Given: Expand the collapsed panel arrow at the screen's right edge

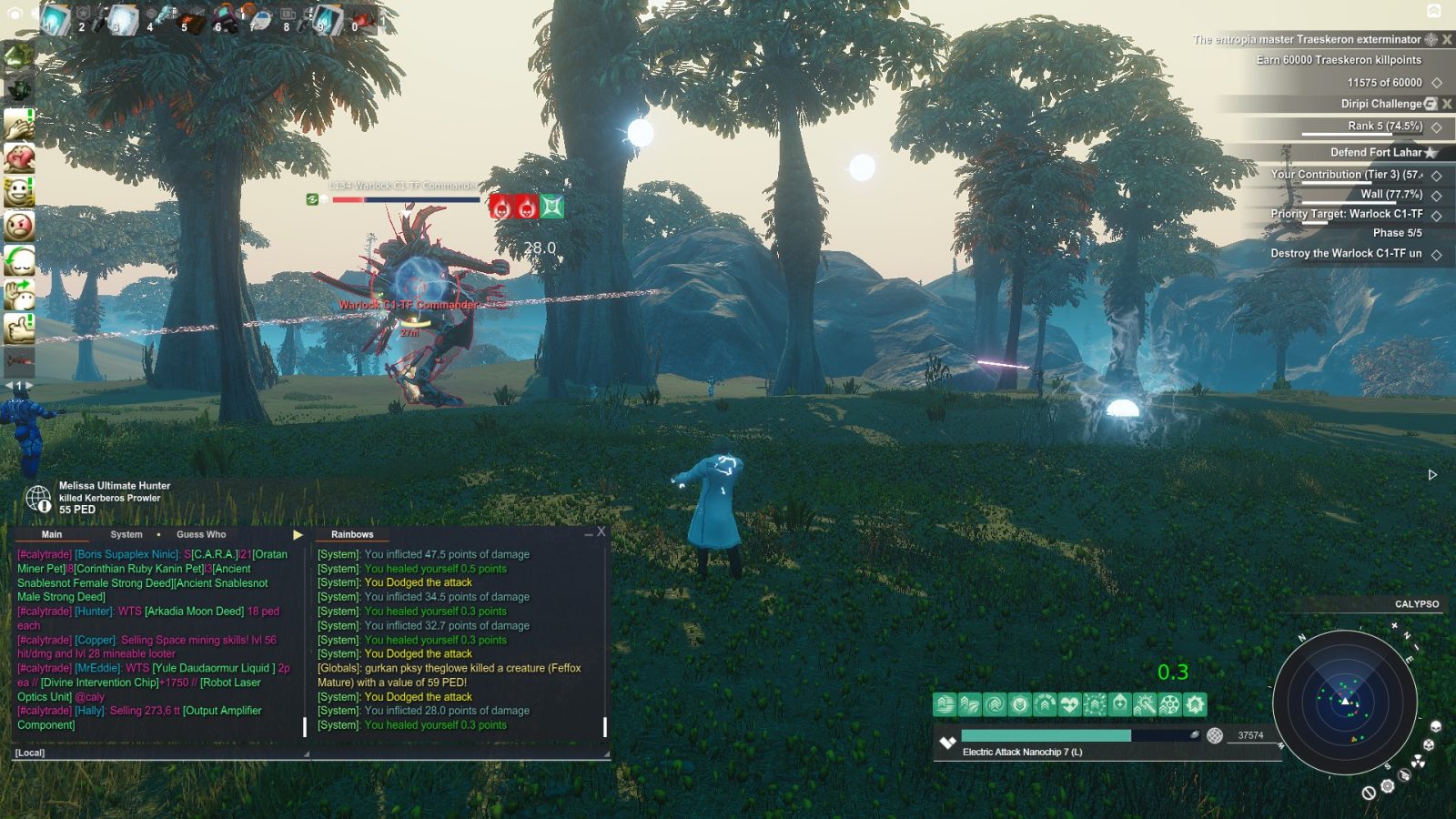Looking at the screenshot, I should point(1431,473).
